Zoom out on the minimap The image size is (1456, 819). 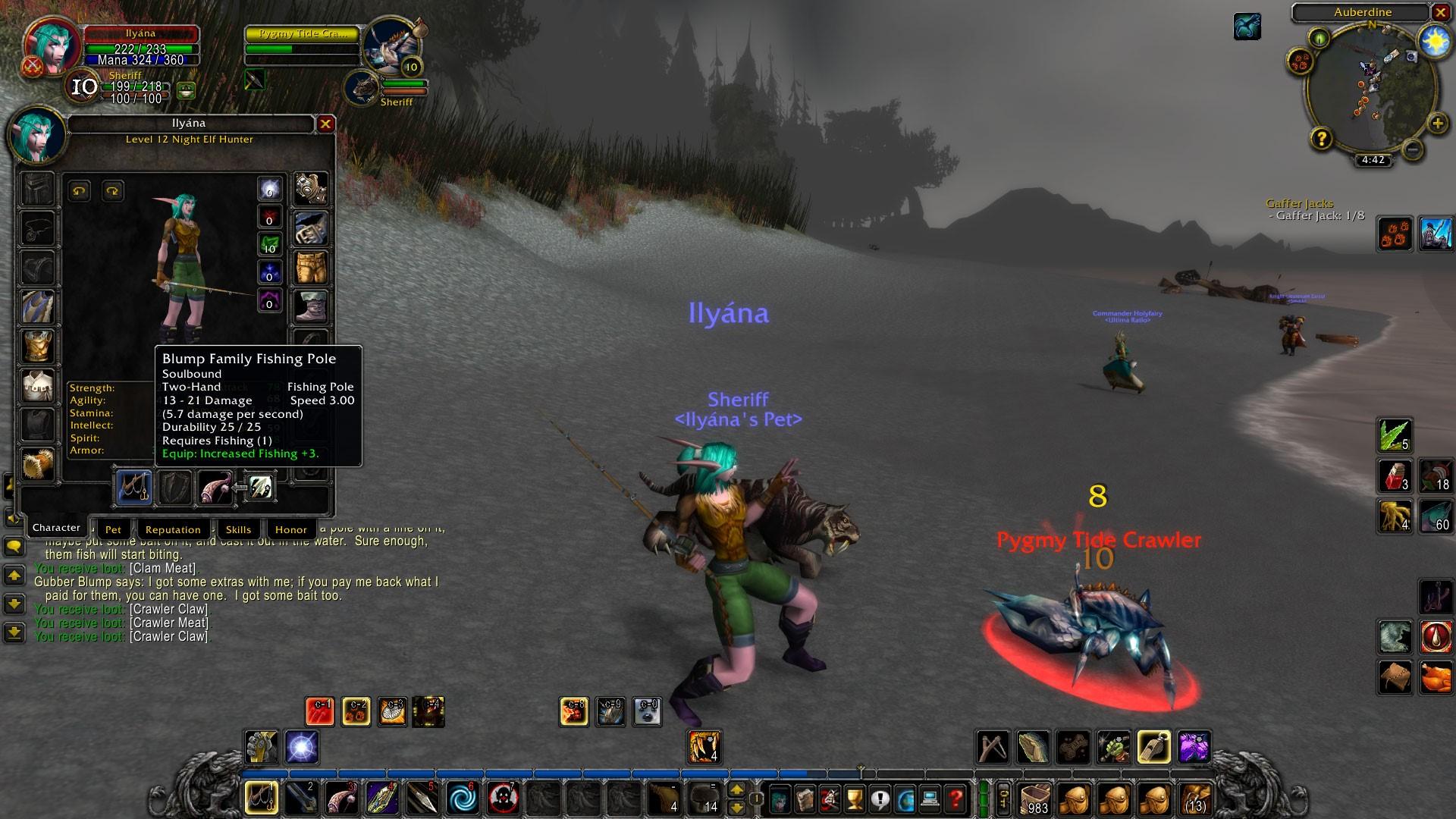click(x=1412, y=149)
